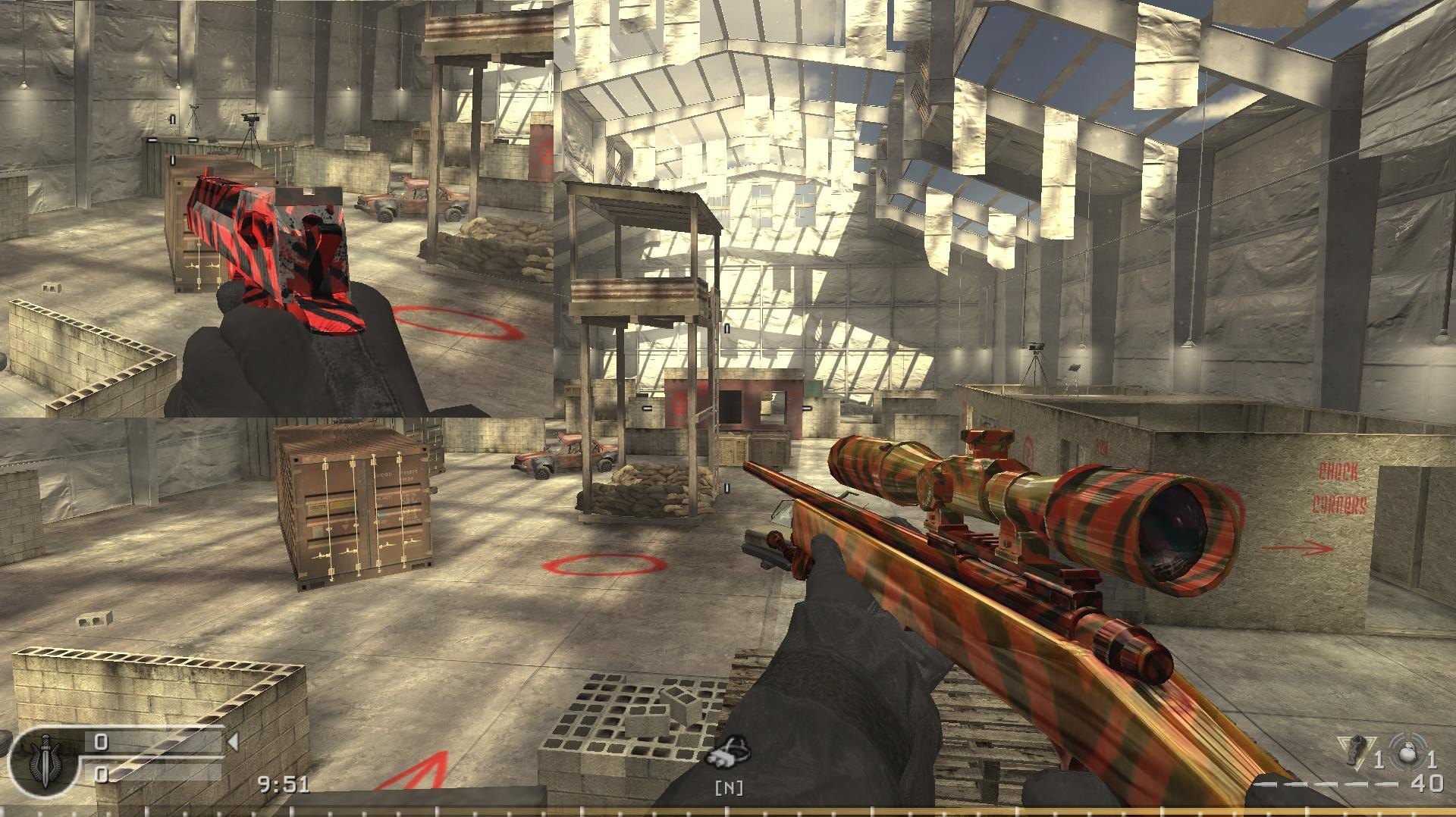
Task: Select the night vision goggles icon
Action: [x=729, y=753]
